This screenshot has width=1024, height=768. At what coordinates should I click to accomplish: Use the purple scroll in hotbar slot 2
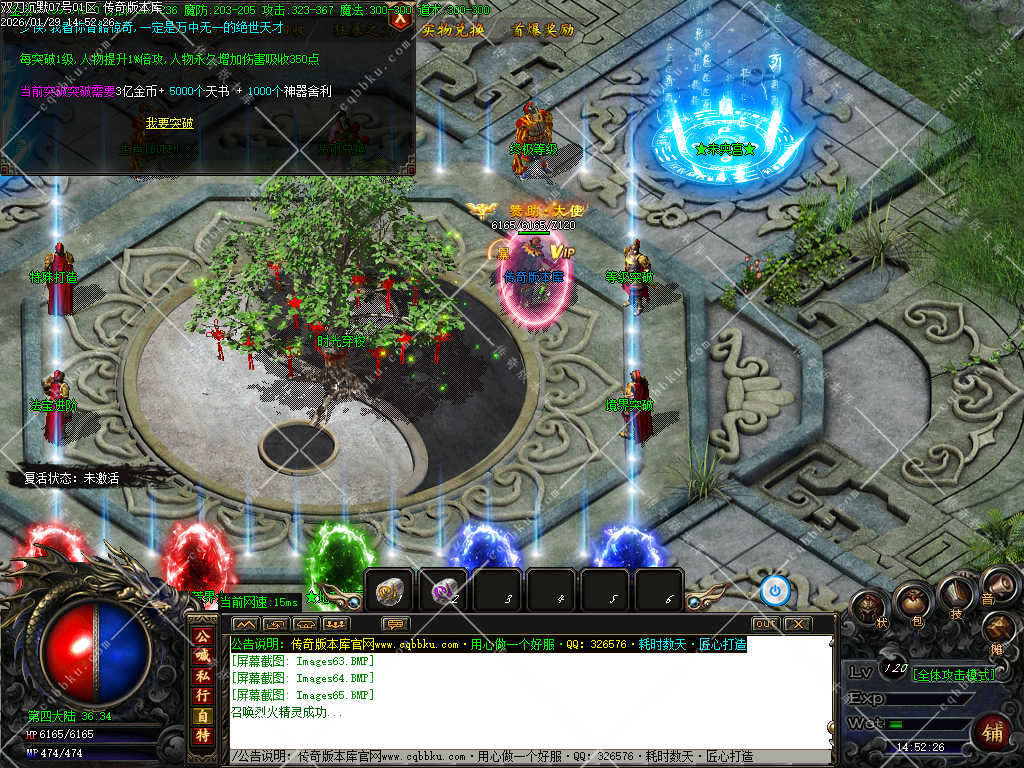443,591
